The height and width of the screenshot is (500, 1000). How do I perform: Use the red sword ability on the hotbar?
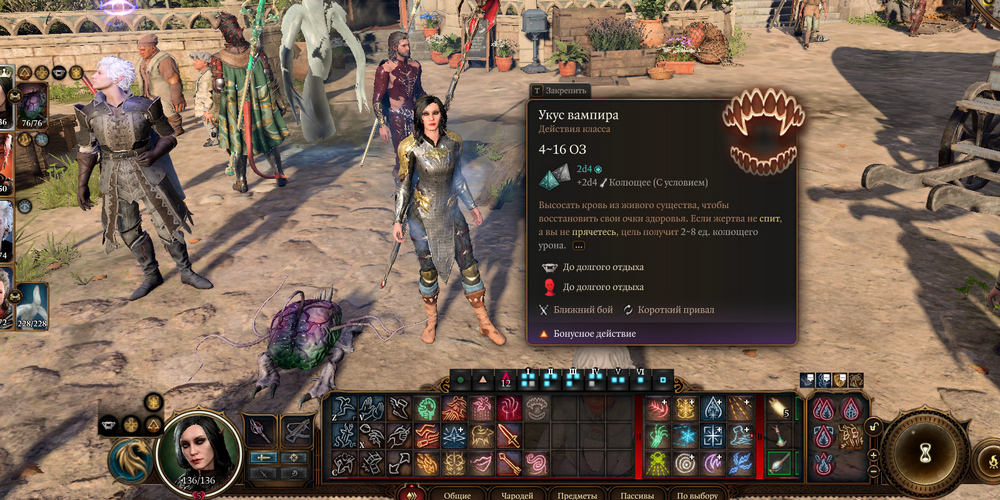pos(509,436)
